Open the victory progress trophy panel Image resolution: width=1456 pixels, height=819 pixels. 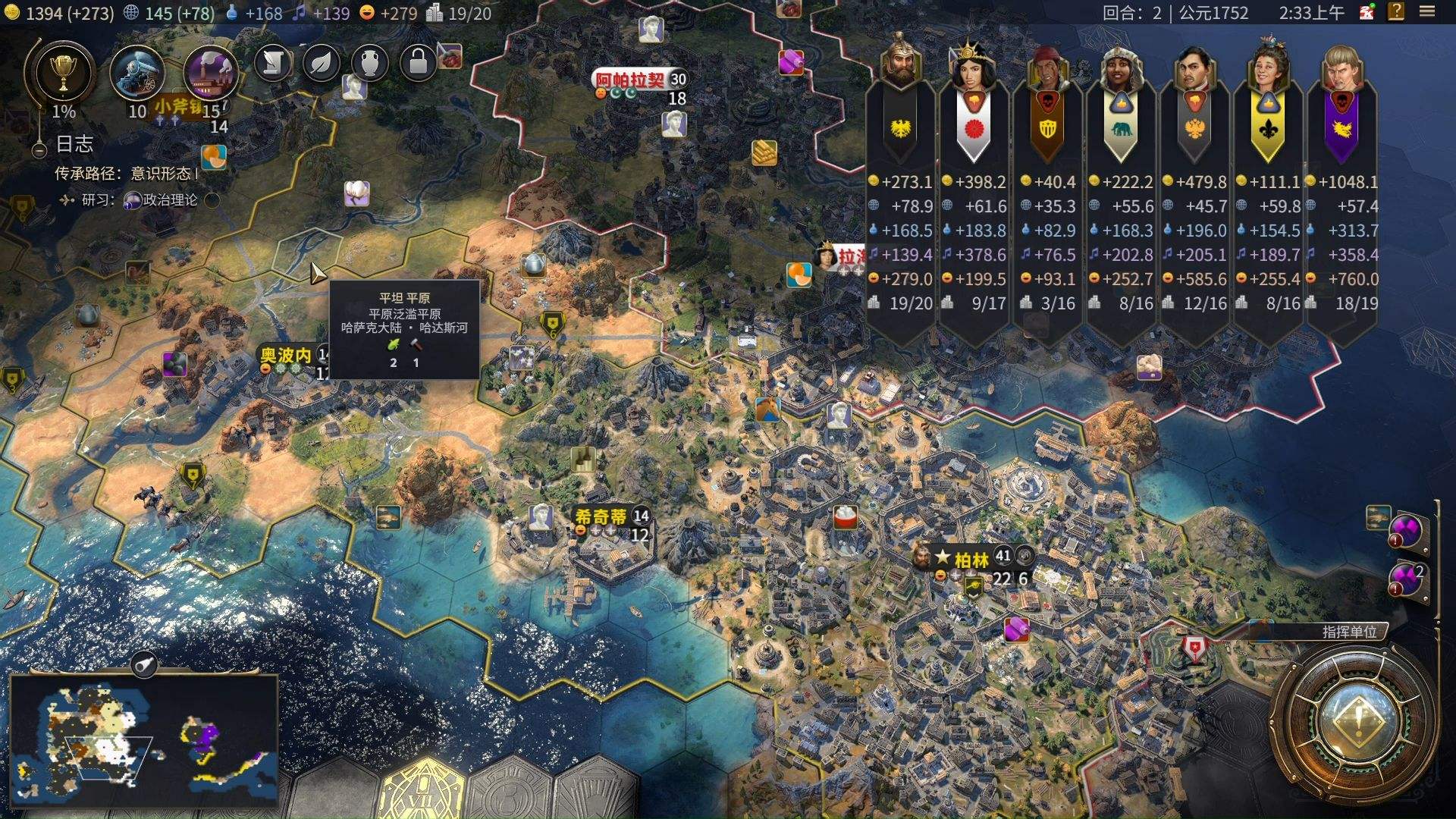click(x=62, y=73)
